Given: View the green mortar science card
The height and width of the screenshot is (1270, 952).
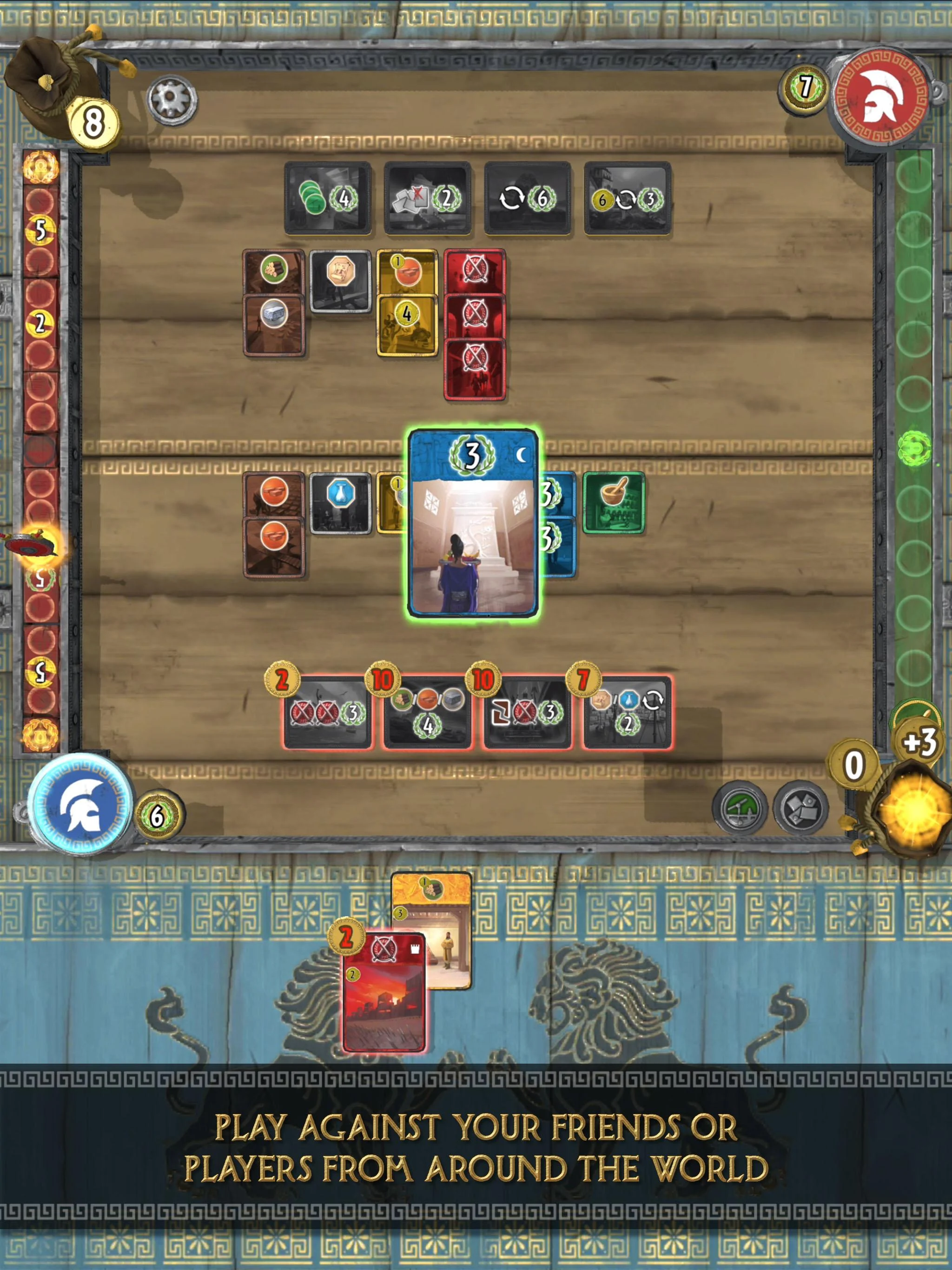Looking at the screenshot, I should (x=613, y=503).
